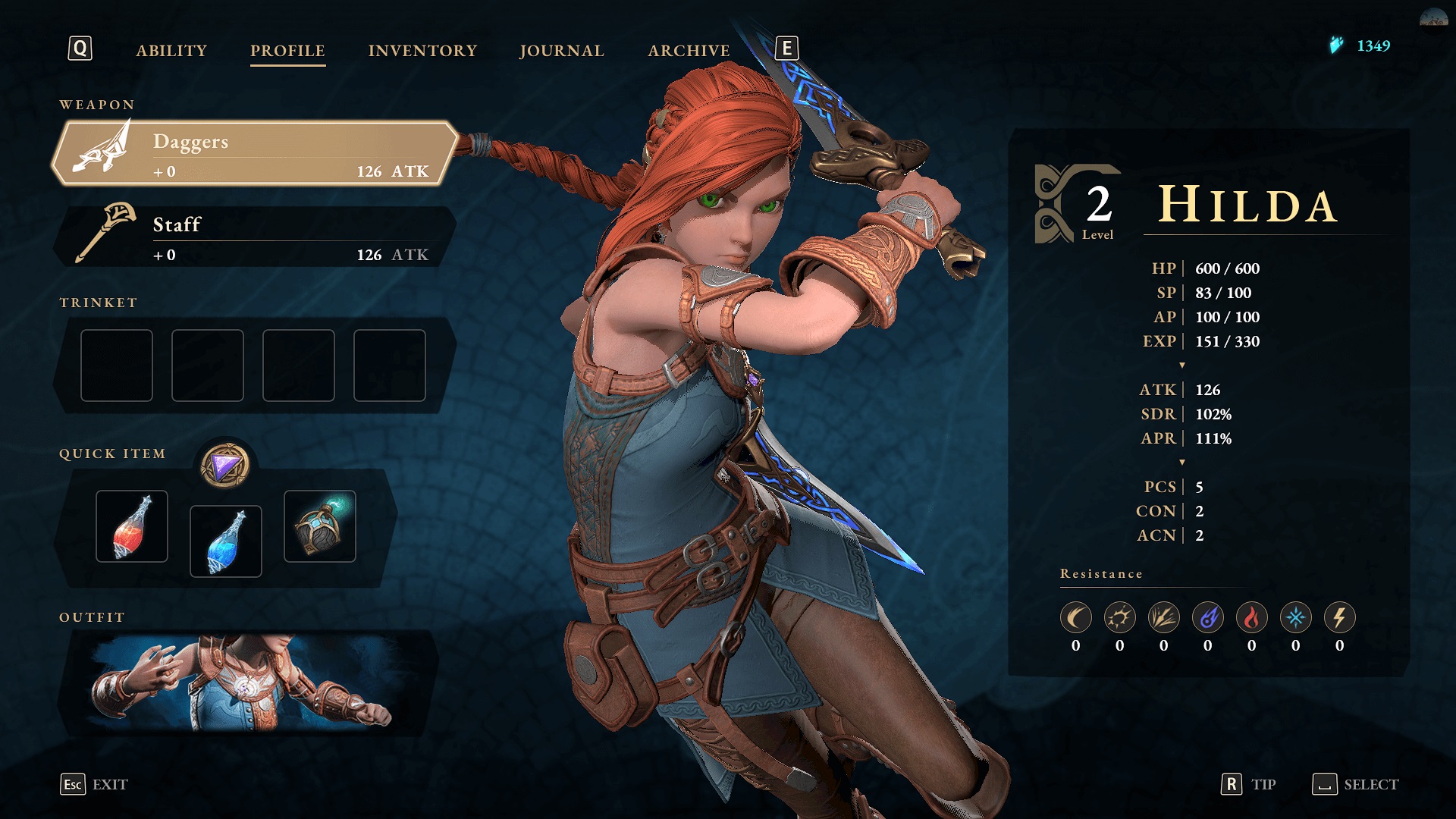This screenshot has height=819, width=1456.
Task: Switch to the Ability tab
Action: [x=171, y=50]
